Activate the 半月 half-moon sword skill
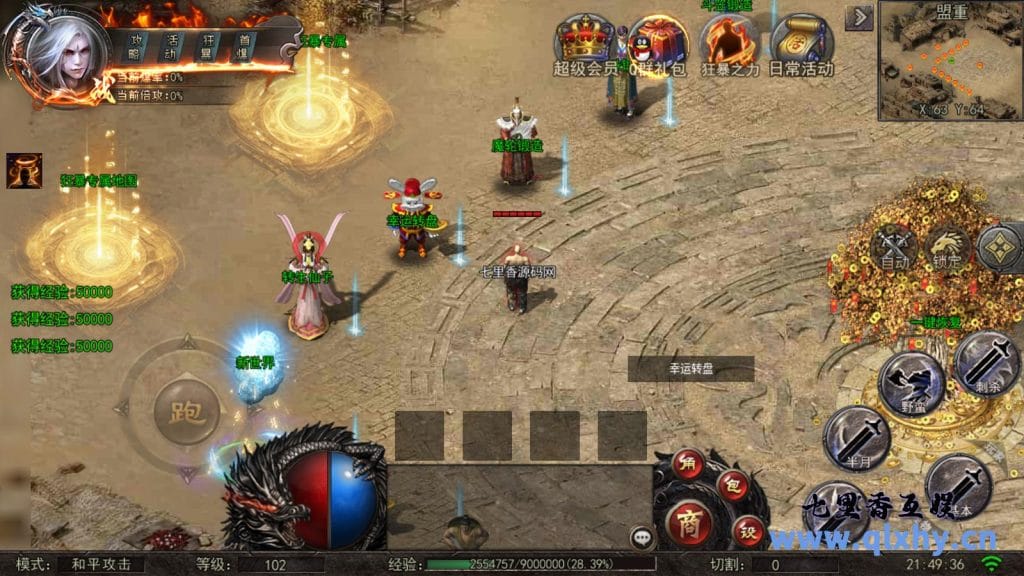Image resolution: width=1024 pixels, height=576 pixels. [856, 437]
